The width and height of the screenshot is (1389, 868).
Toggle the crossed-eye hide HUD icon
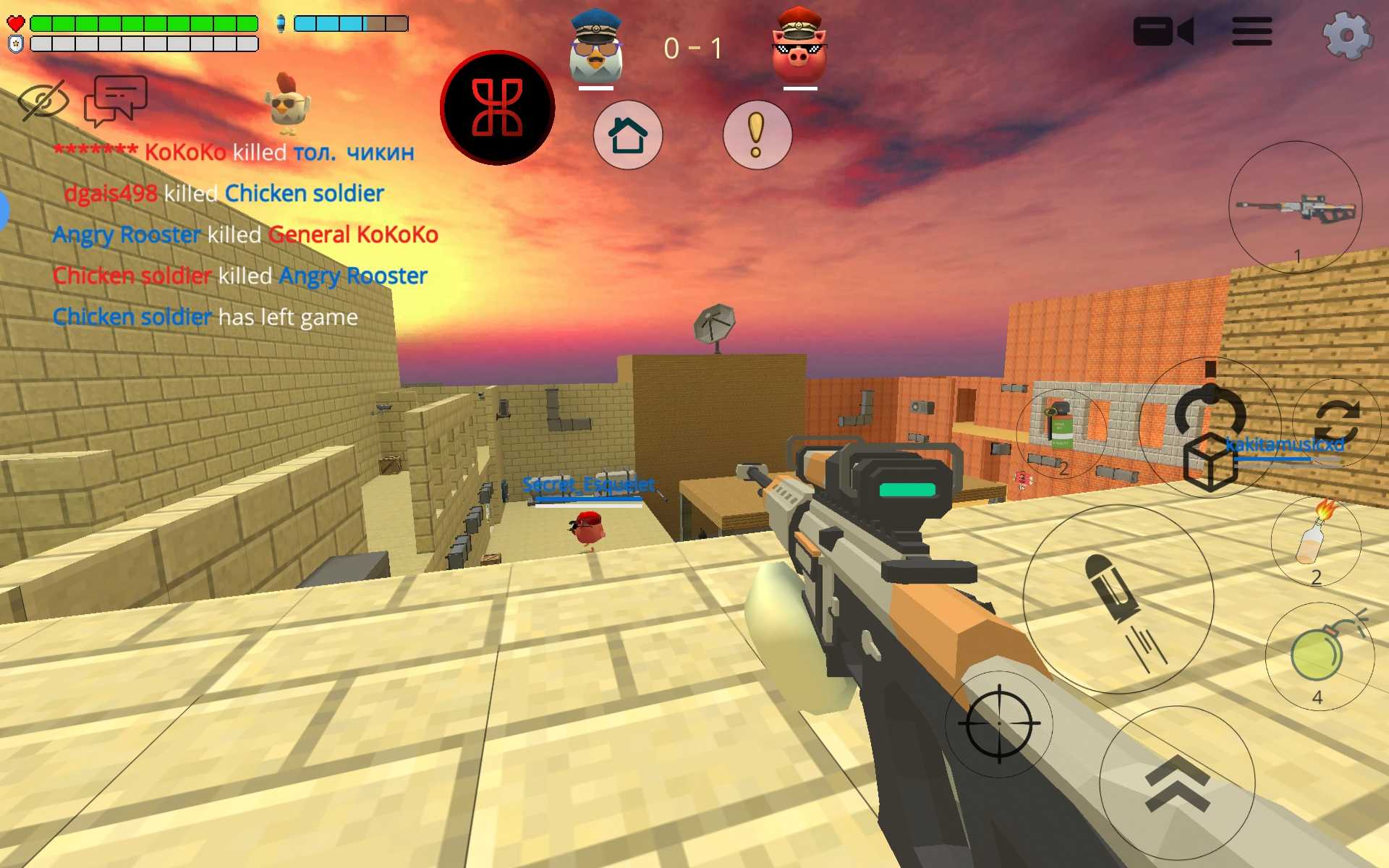[43, 100]
